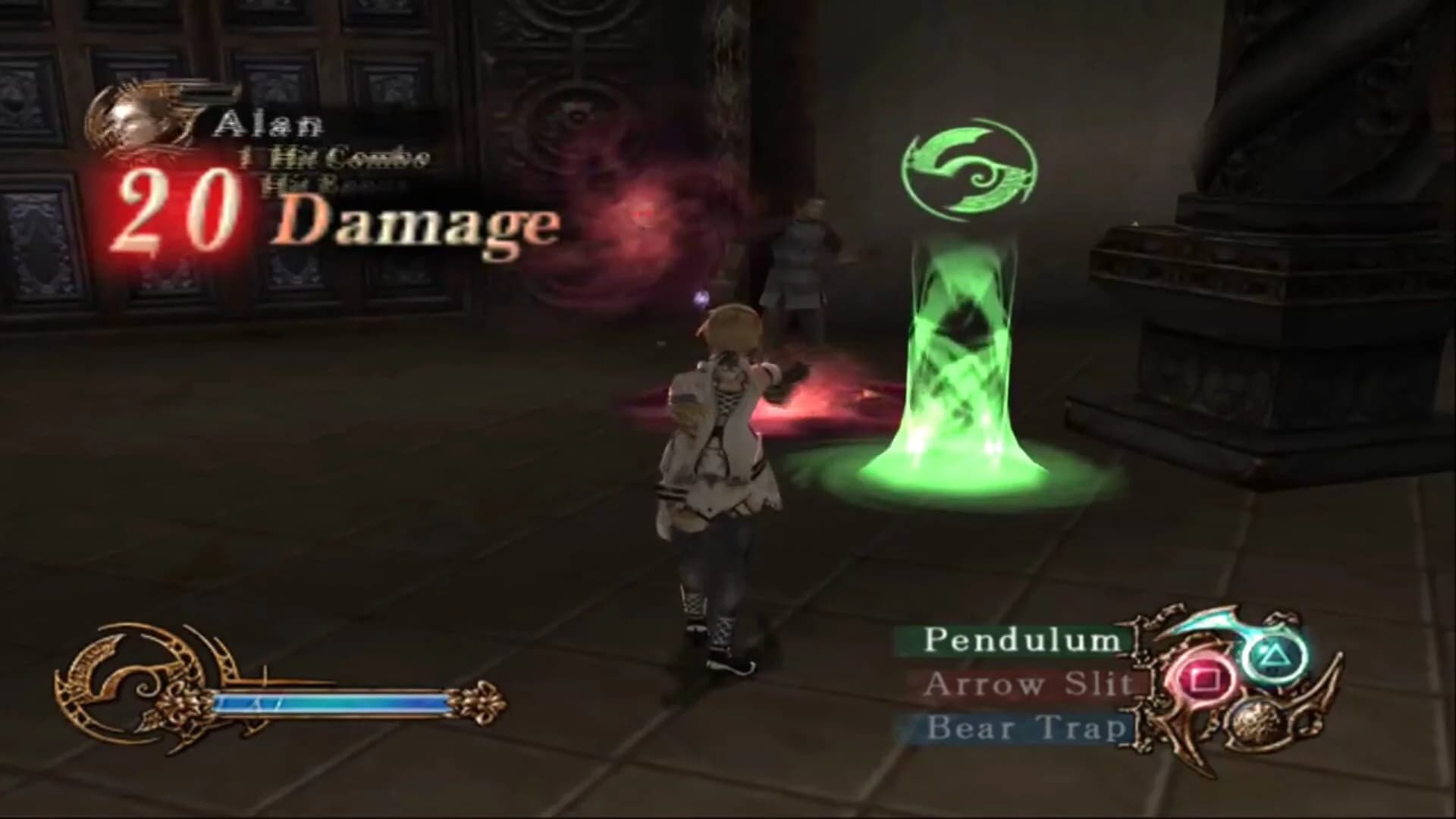
Task: Toggle the Arrow Slit trap selection
Action: coord(1028,685)
